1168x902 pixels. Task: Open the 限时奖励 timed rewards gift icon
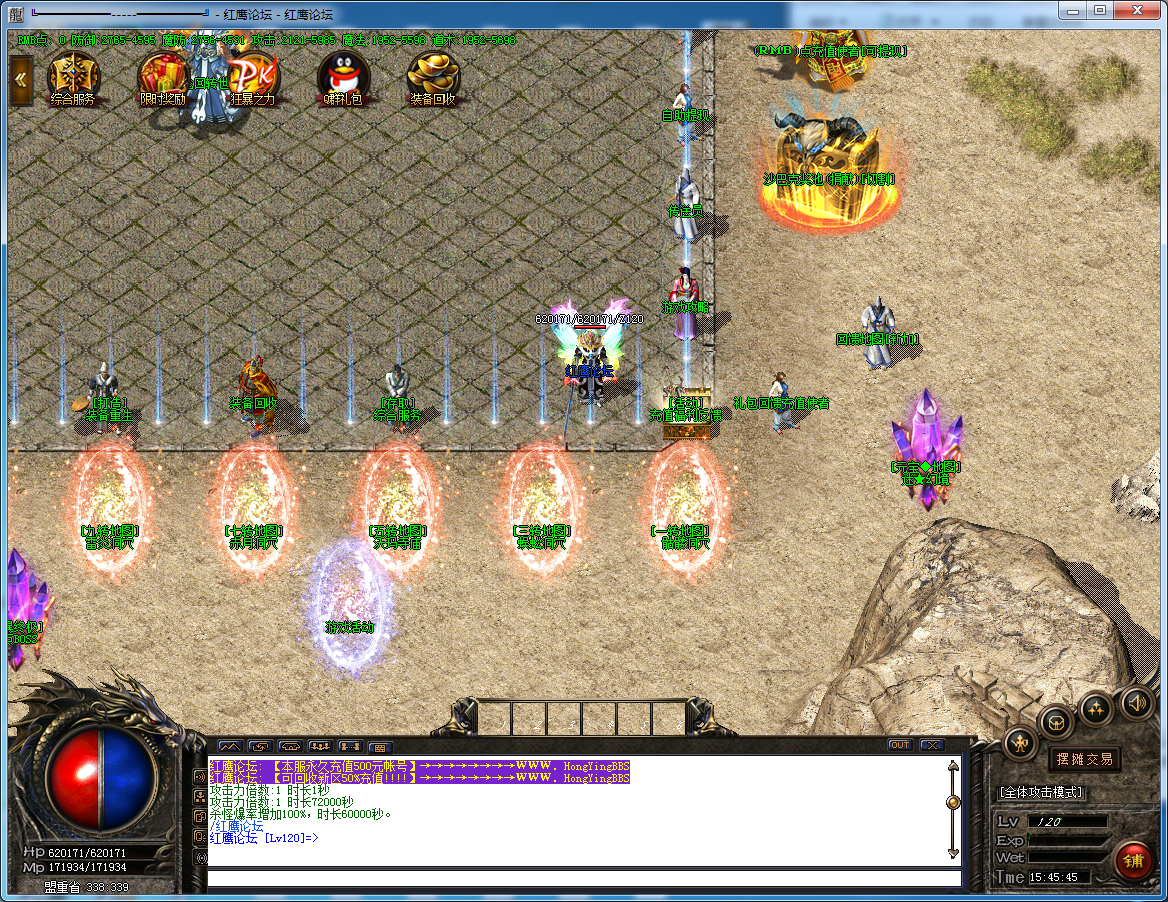(162, 76)
